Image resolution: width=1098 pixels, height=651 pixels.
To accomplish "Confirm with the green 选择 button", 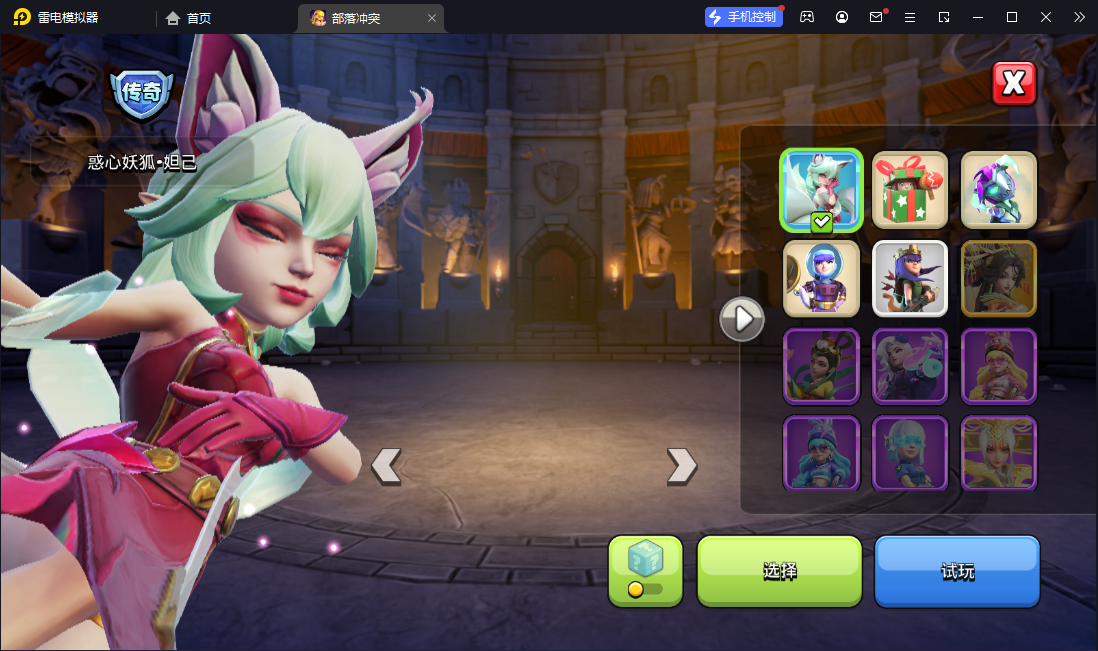I will coord(779,571).
